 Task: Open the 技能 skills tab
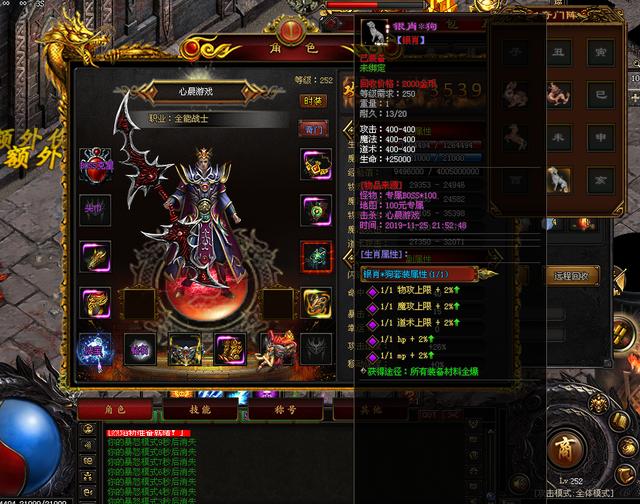[200, 408]
